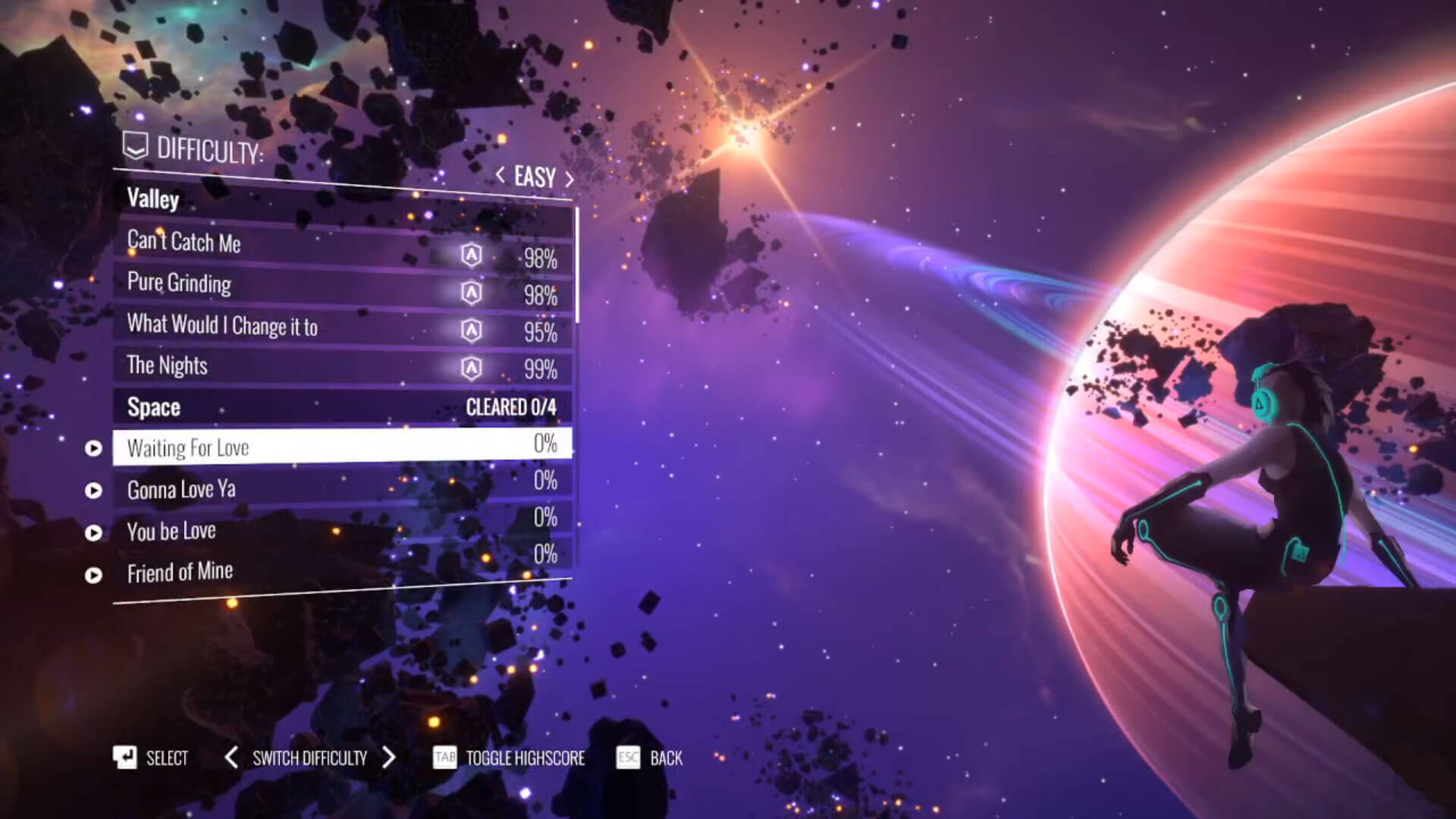Preview Friend of Mine with its play icon
Viewport: 1456px width, 819px height.
[93, 576]
